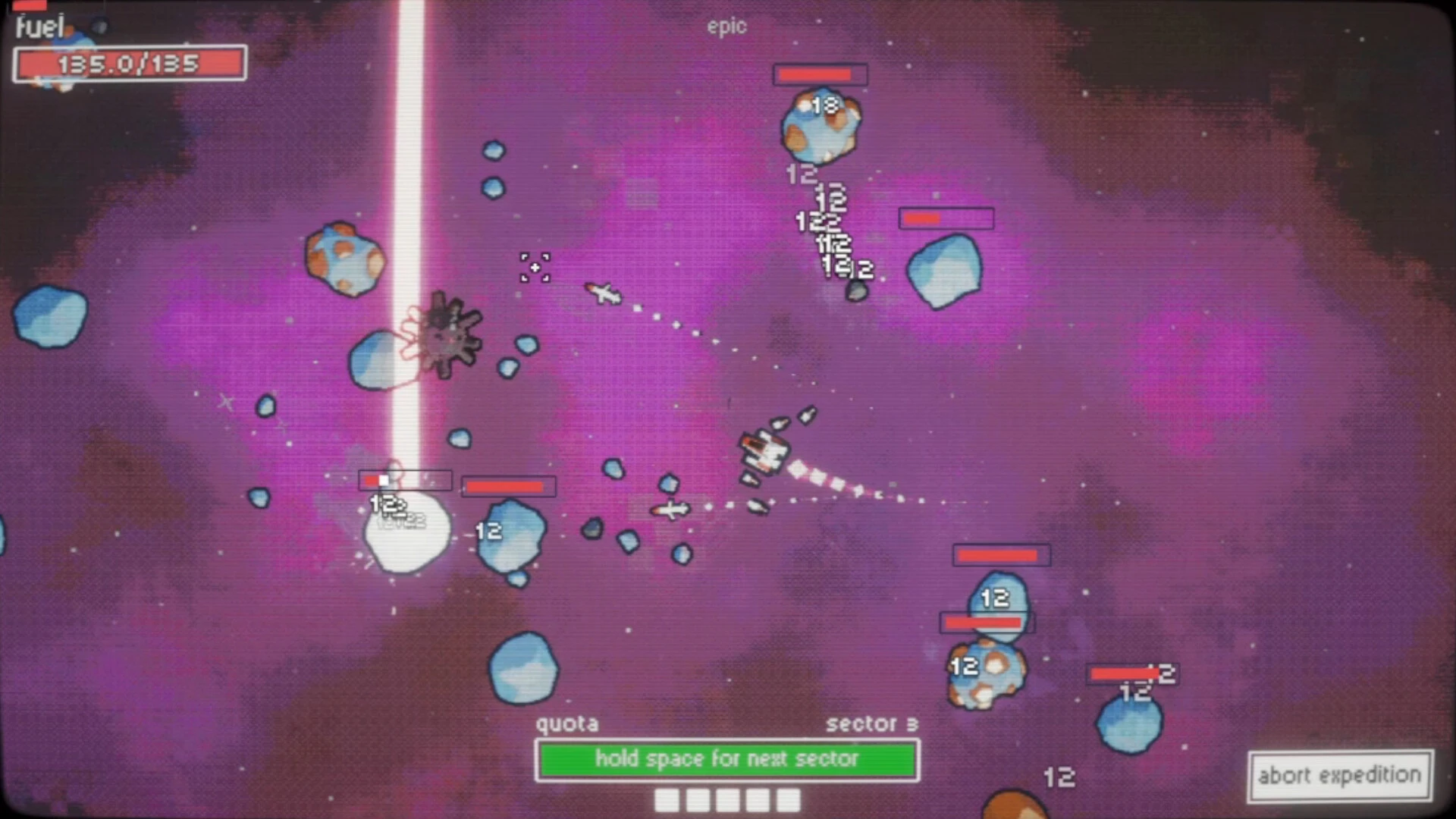
Task: Click the sector 3 label
Action: (873, 723)
